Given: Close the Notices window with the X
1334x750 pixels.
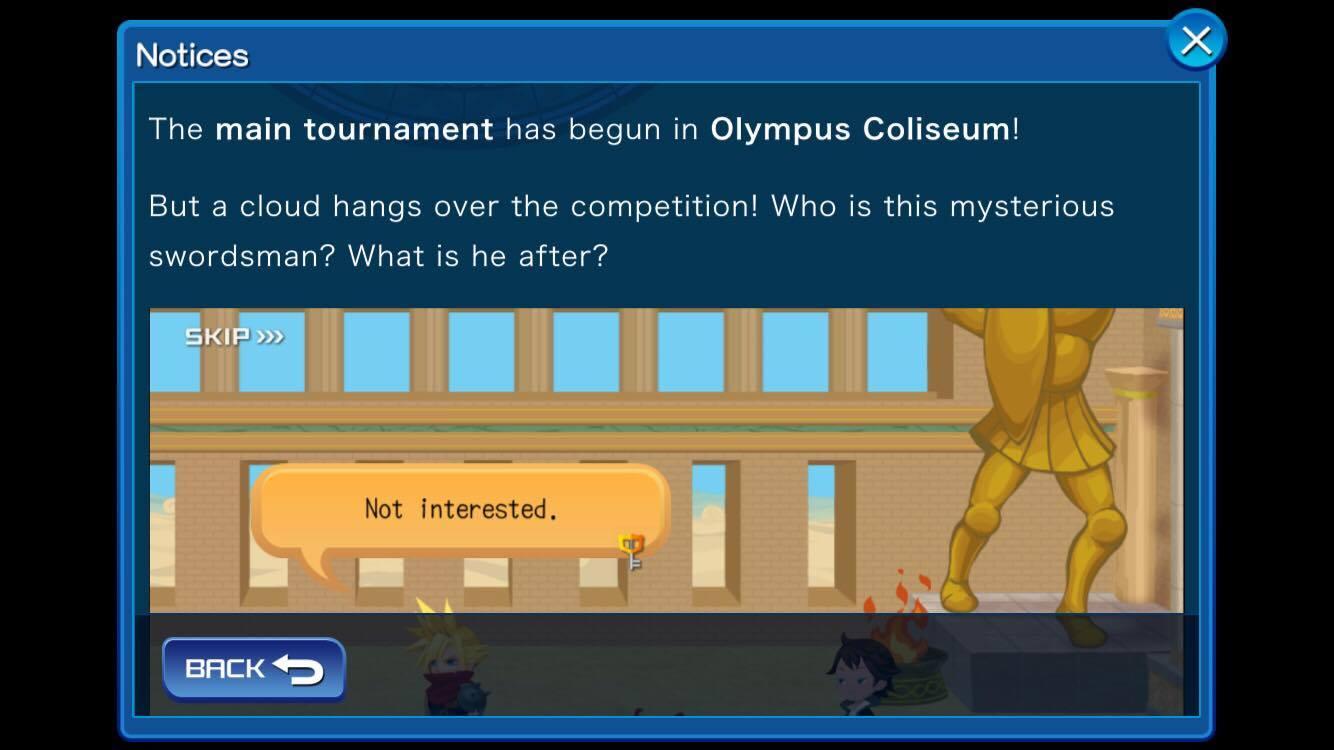Looking at the screenshot, I should [x=1196, y=41].
